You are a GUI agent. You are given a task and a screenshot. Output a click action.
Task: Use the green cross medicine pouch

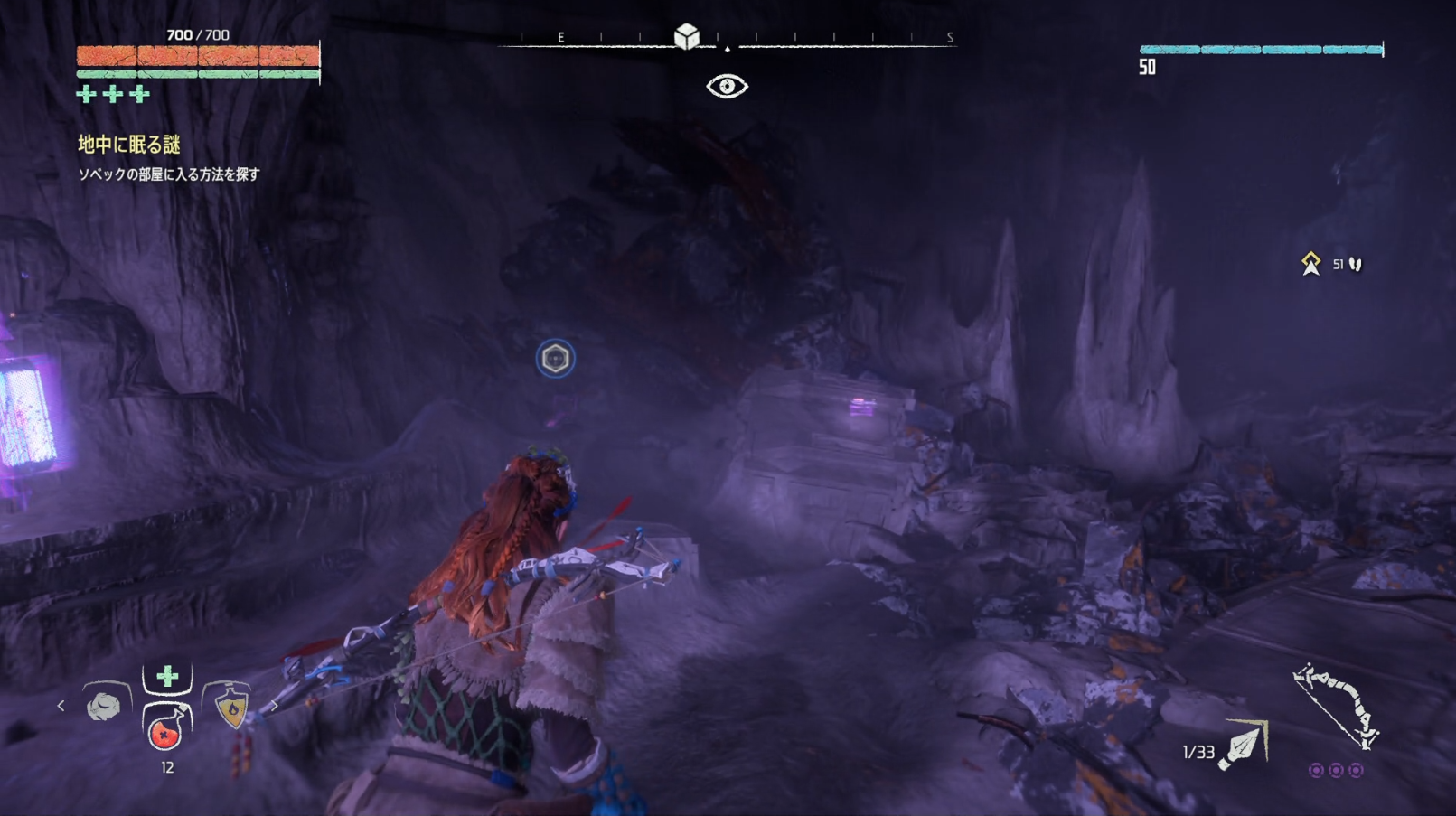tap(167, 676)
